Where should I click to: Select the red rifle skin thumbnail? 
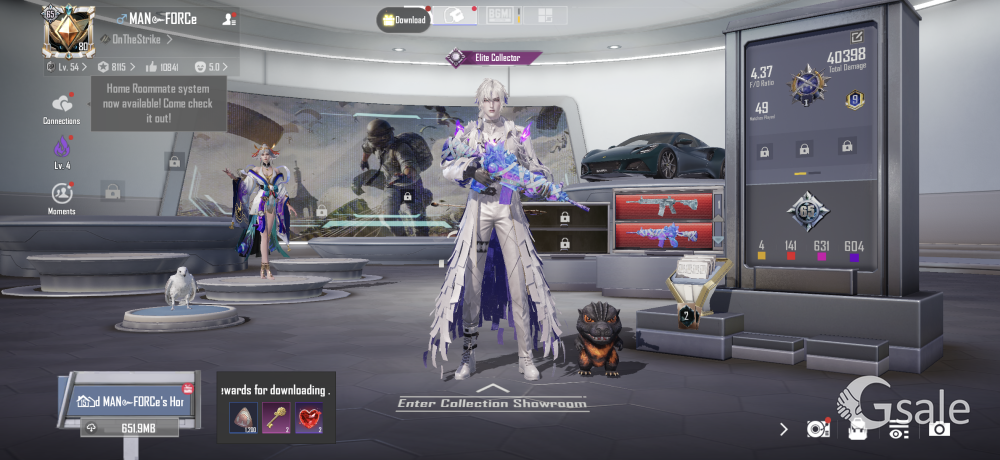pos(663,207)
